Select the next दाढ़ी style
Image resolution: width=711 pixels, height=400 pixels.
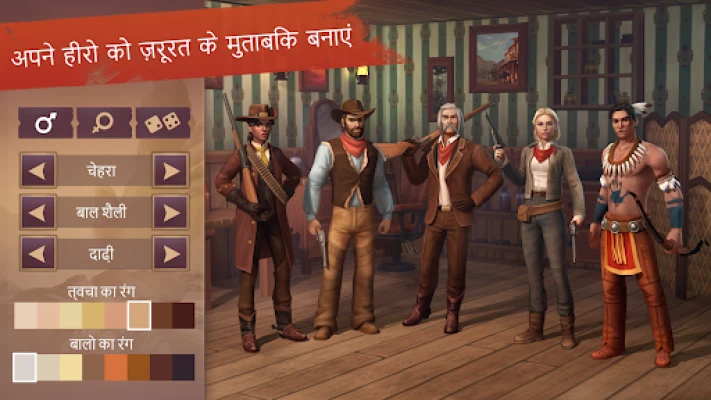171,253
